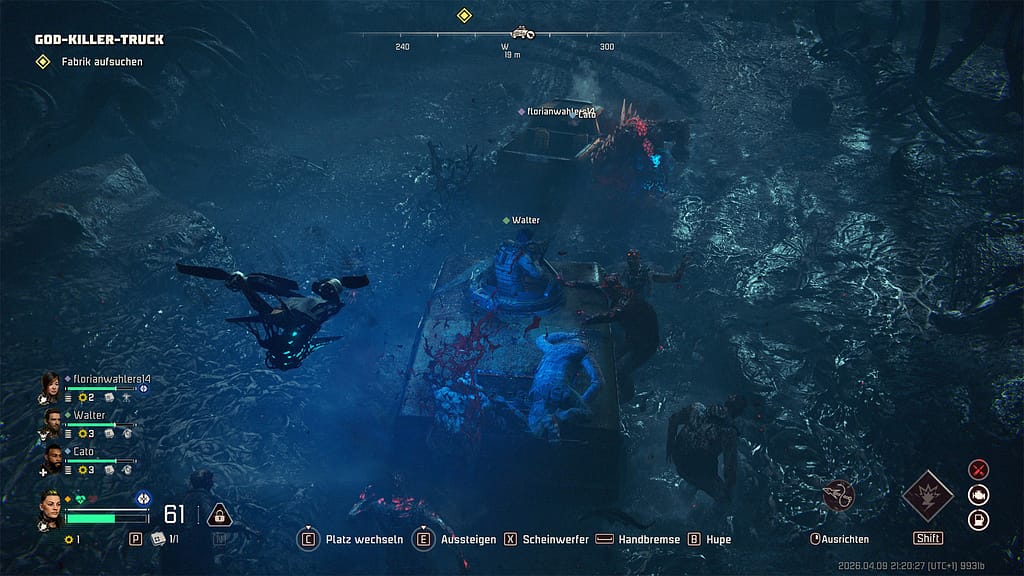Click the truck icon on the compass bar
The image size is (1024, 576).
click(x=522, y=33)
